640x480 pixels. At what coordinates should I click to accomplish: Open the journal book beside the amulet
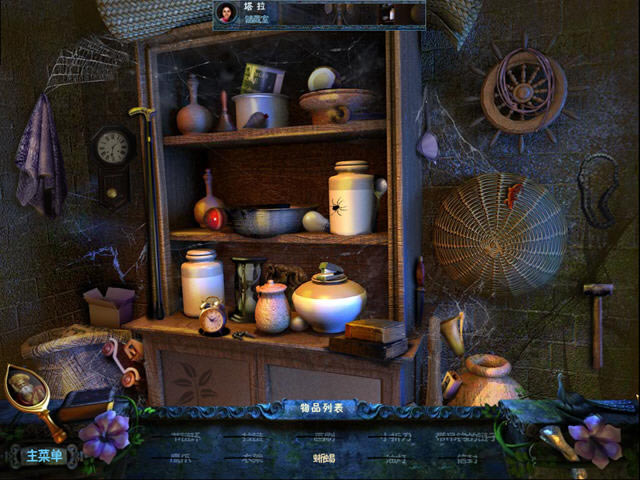86,402
